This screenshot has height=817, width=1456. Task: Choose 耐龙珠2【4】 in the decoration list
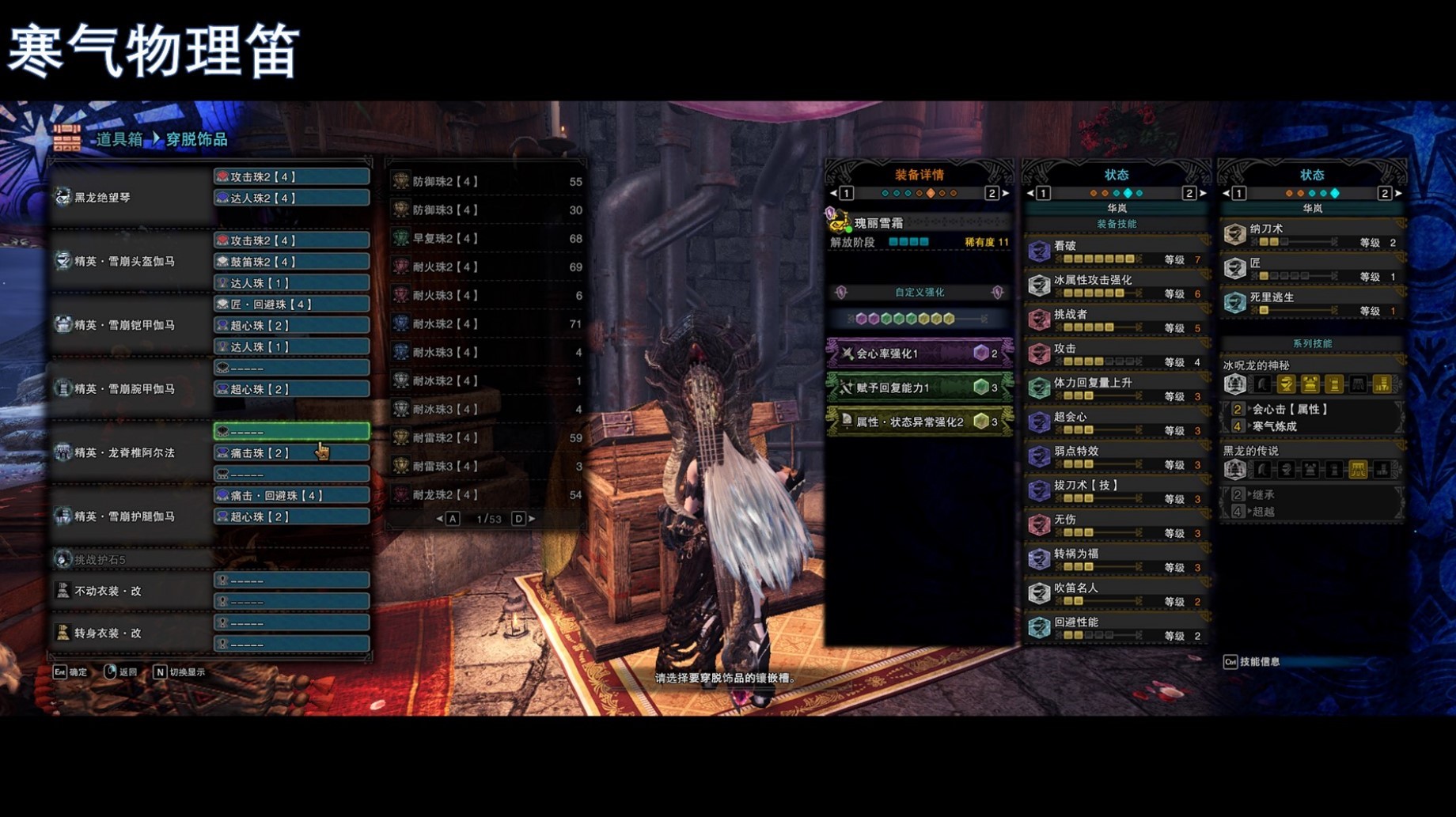tap(487, 495)
